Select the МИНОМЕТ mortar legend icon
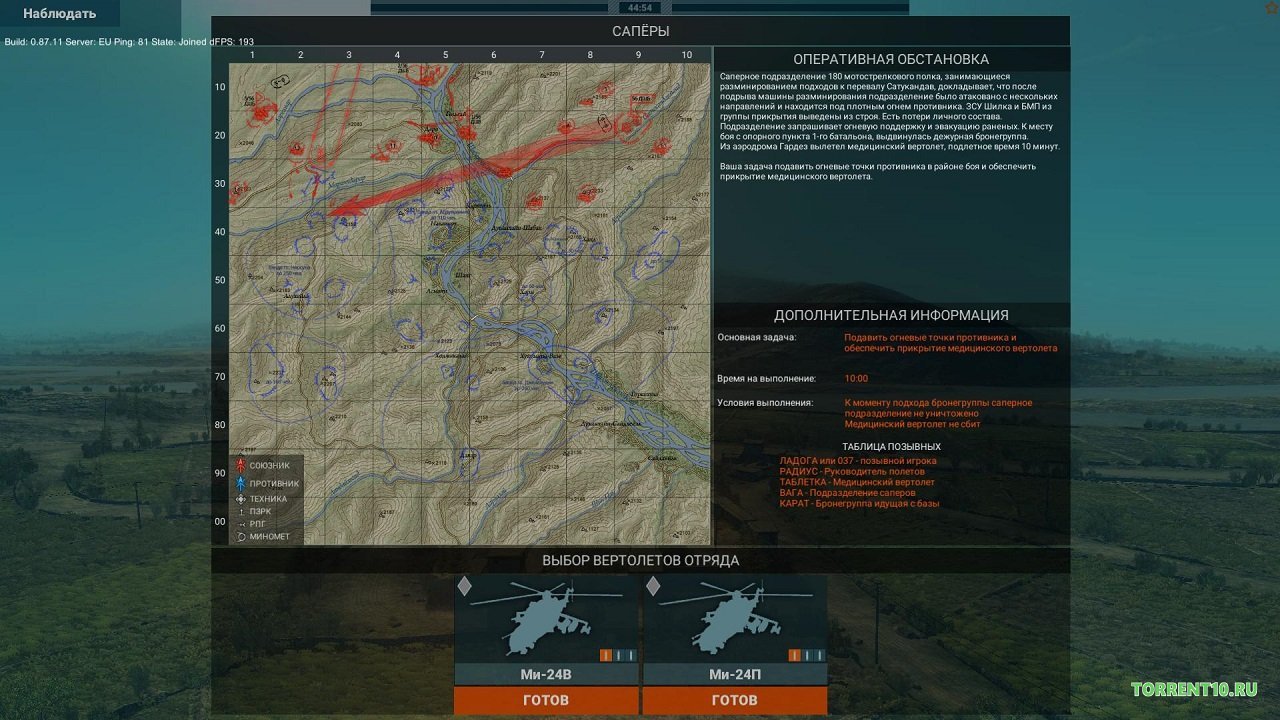Image resolution: width=1280 pixels, height=720 pixels. click(x=241, y=534)
